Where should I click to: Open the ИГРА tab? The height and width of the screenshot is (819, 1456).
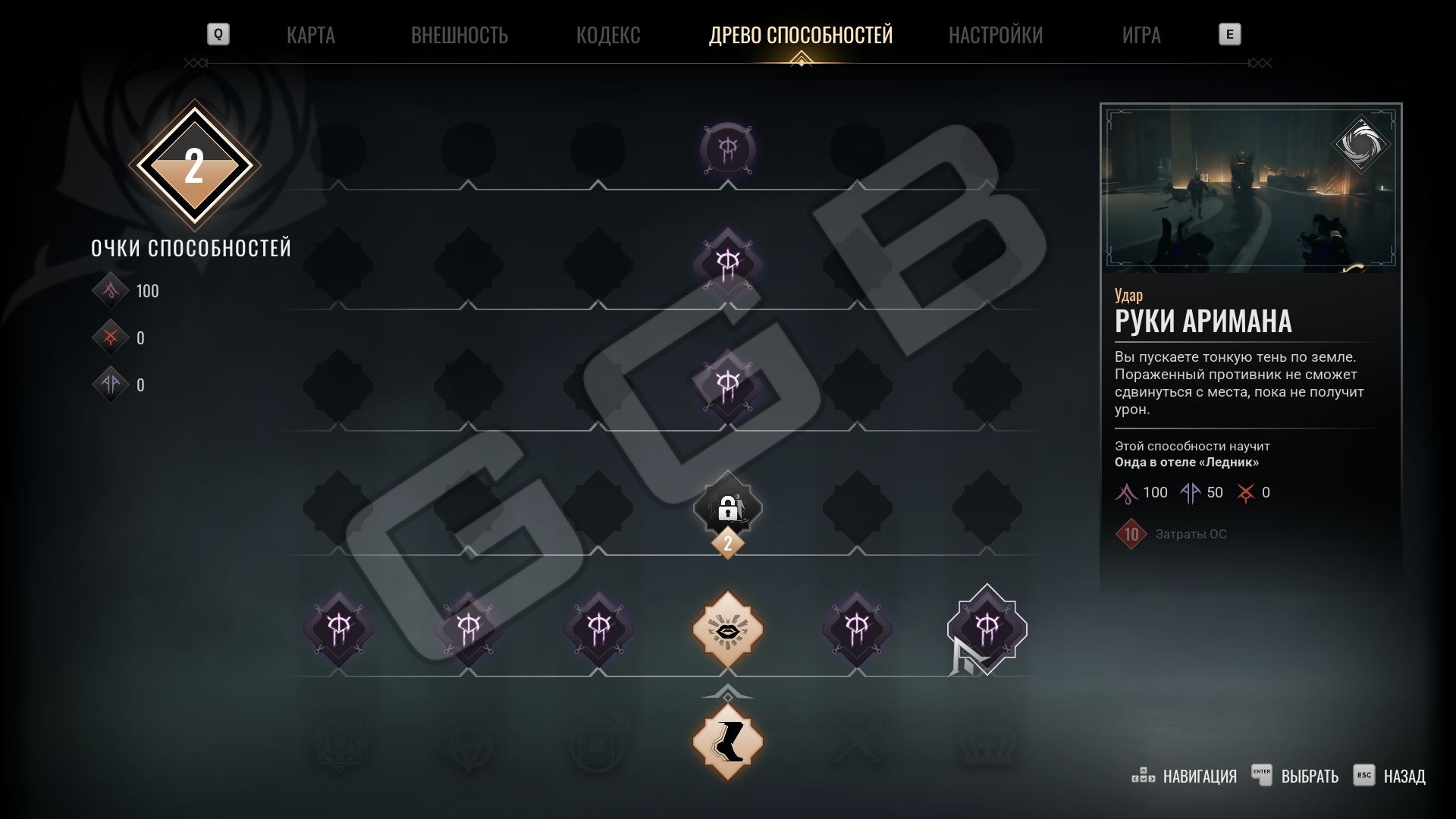tap(1141, 35)
